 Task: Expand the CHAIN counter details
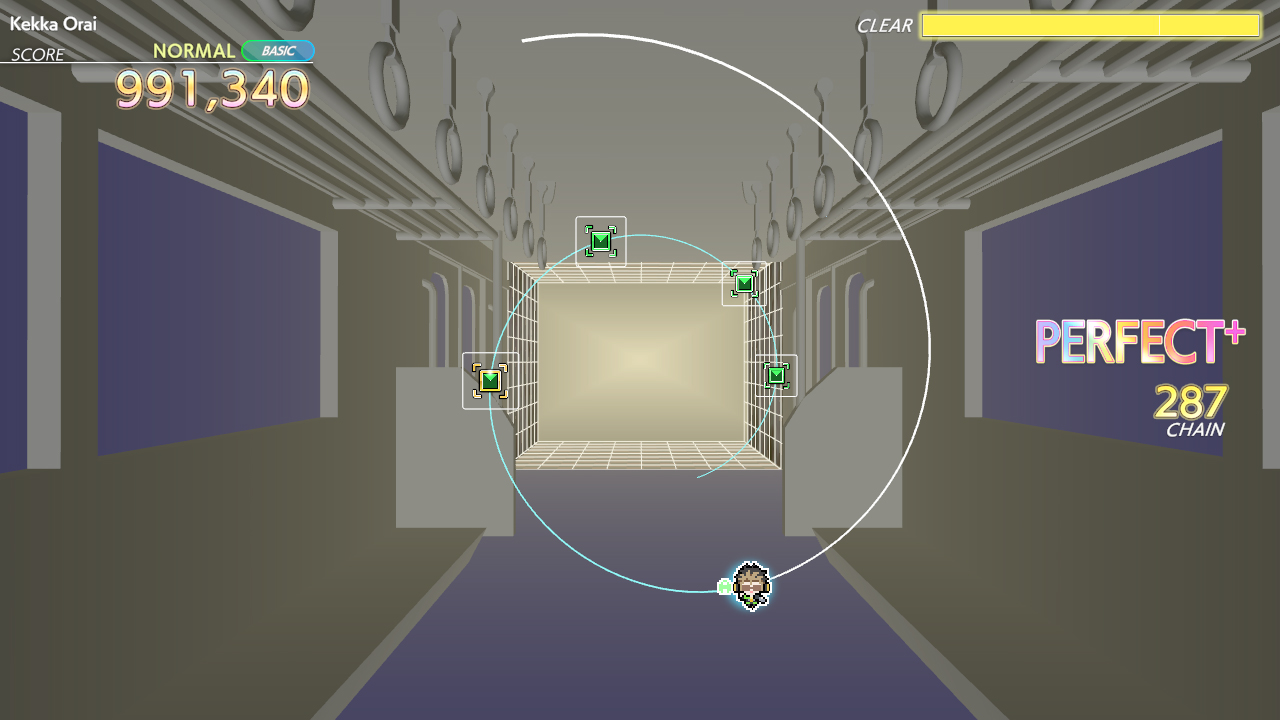click(1196, 427)
